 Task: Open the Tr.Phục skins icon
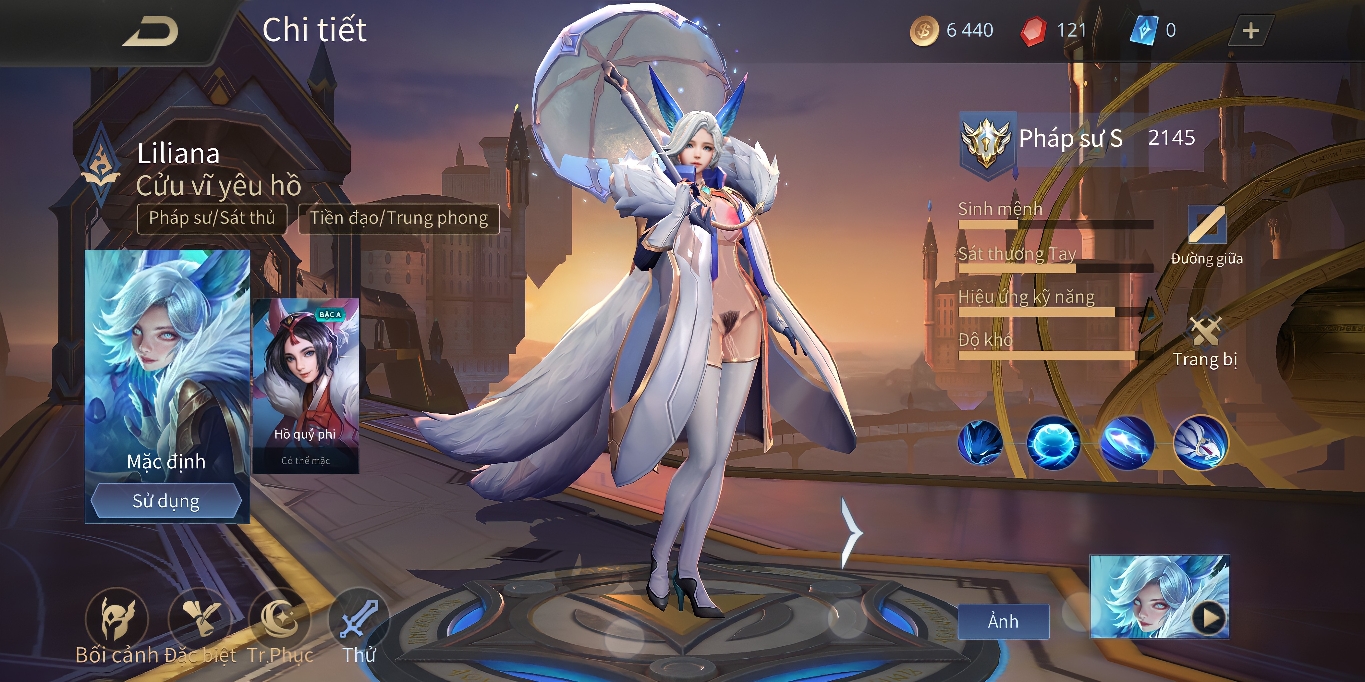point(279,620)
